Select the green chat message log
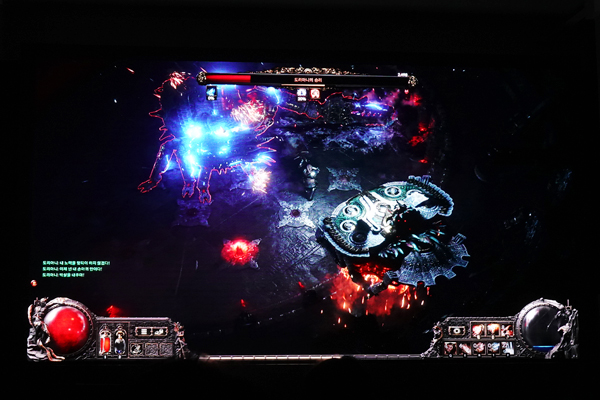The width and height of the screenshot is (600, 400). 72,269
